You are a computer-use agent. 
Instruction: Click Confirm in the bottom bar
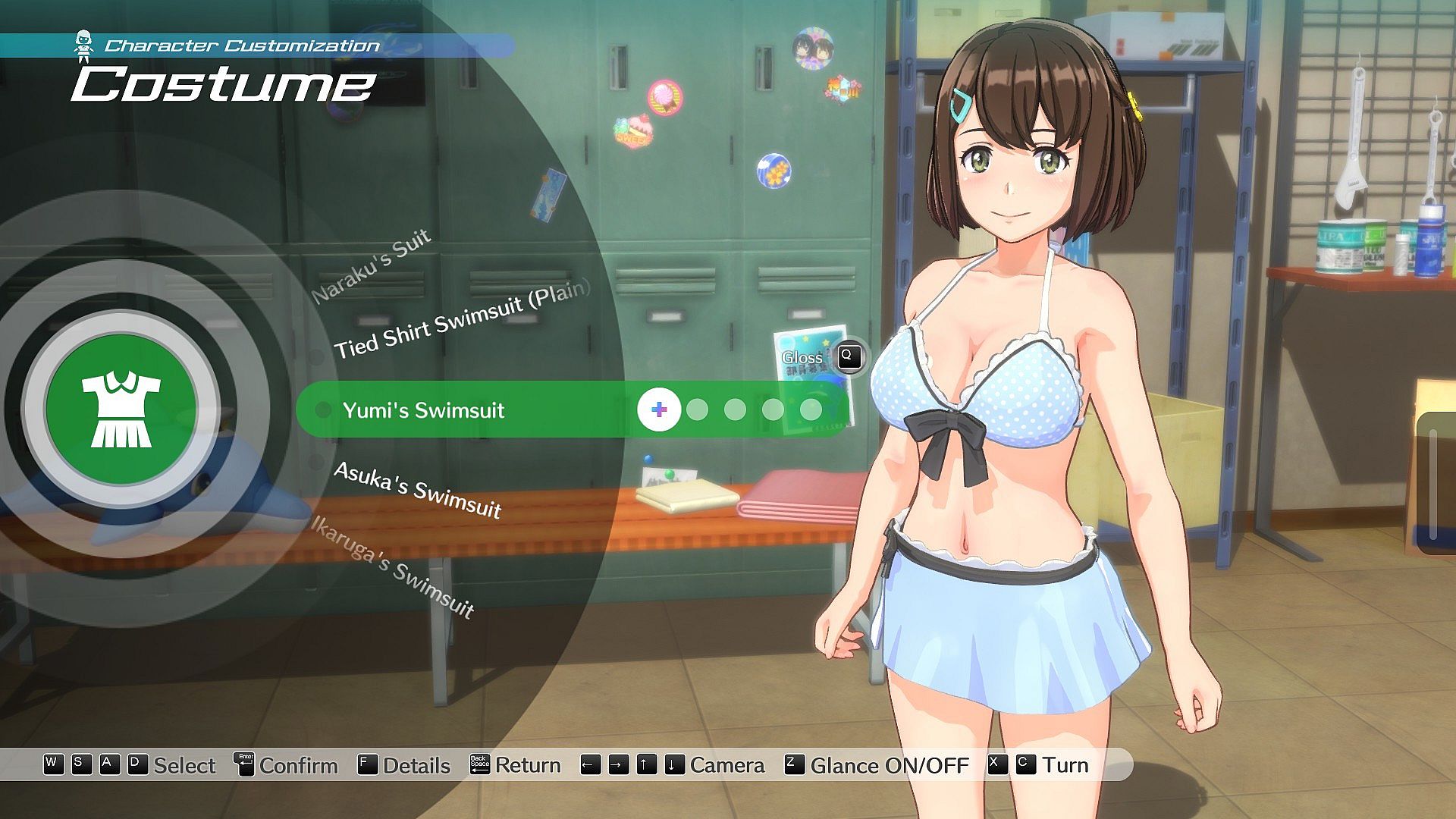click(287, 765)
